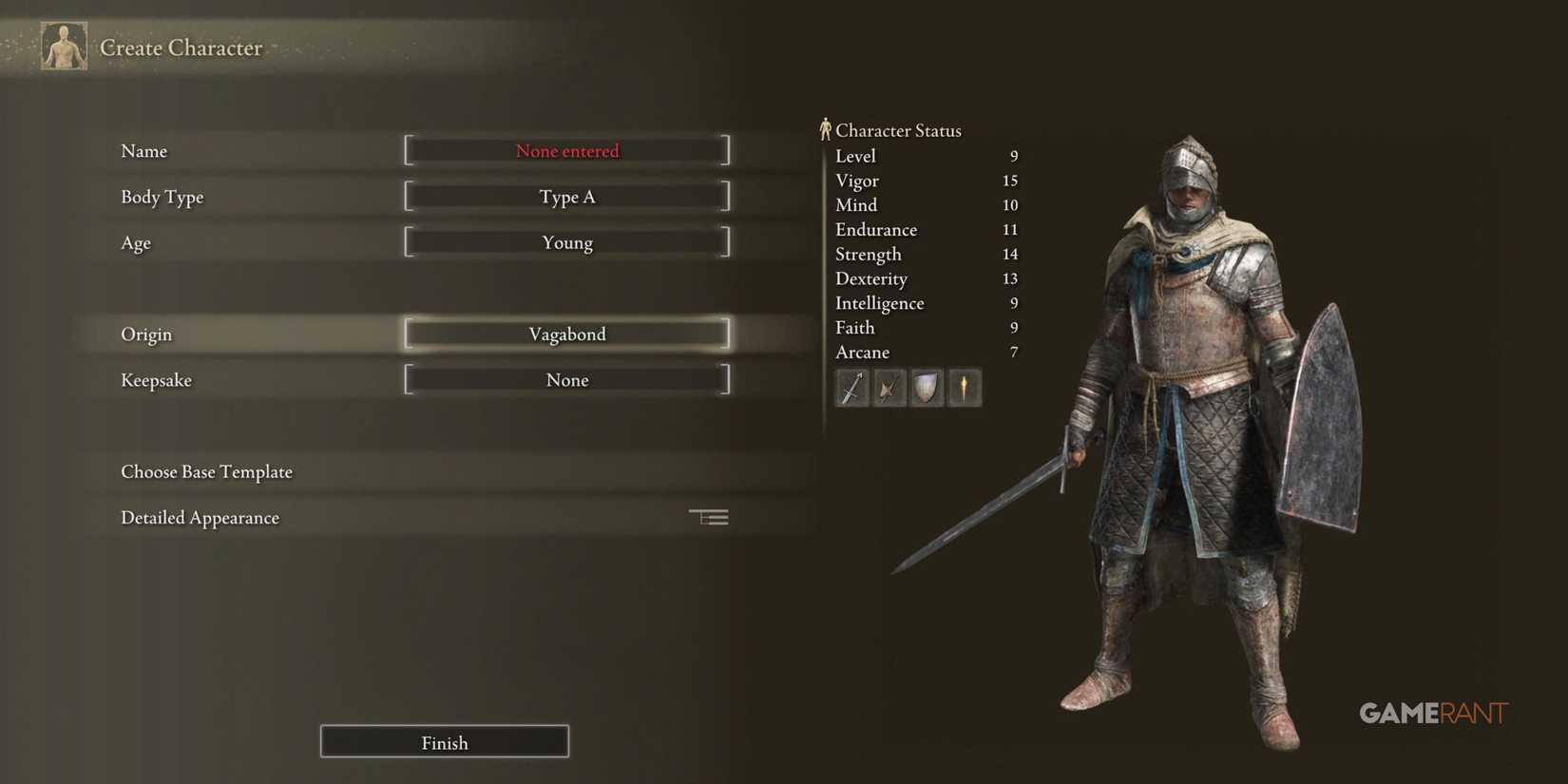Click the Heater Shield equipment icon
Screen dimensions: 1568x784
926,387
